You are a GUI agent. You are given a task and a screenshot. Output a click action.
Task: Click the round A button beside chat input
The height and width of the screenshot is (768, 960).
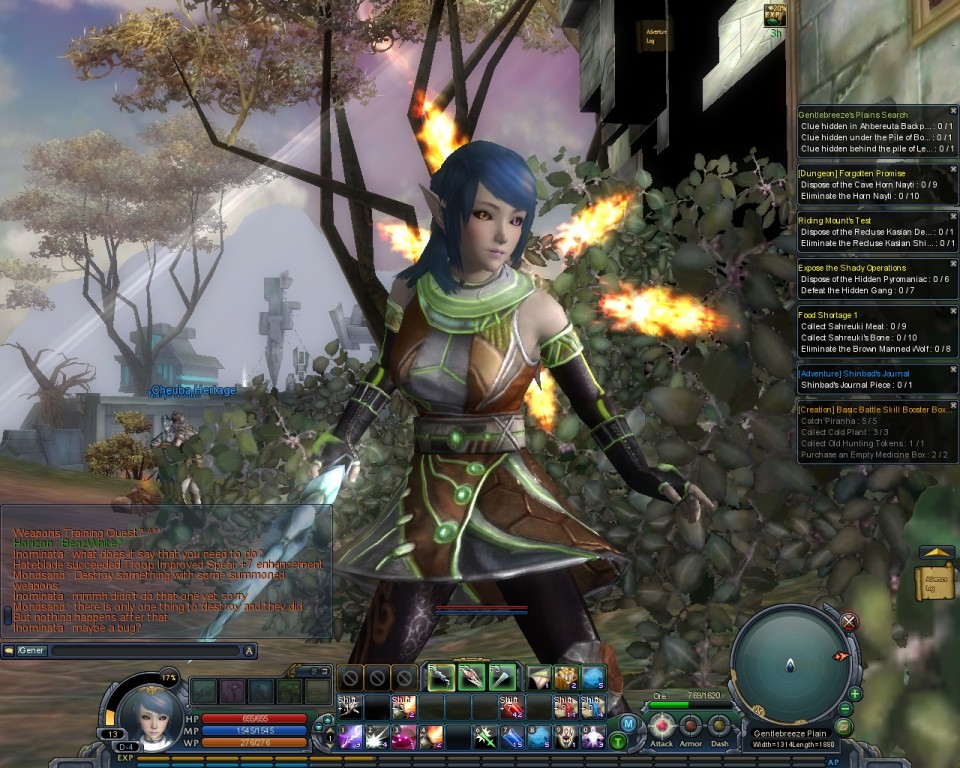pyautogui.click(x=250, y=651)
